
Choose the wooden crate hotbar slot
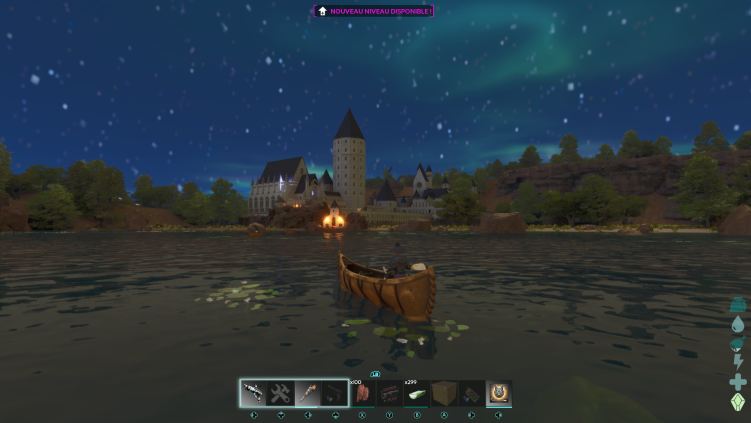tap(443, 393)
